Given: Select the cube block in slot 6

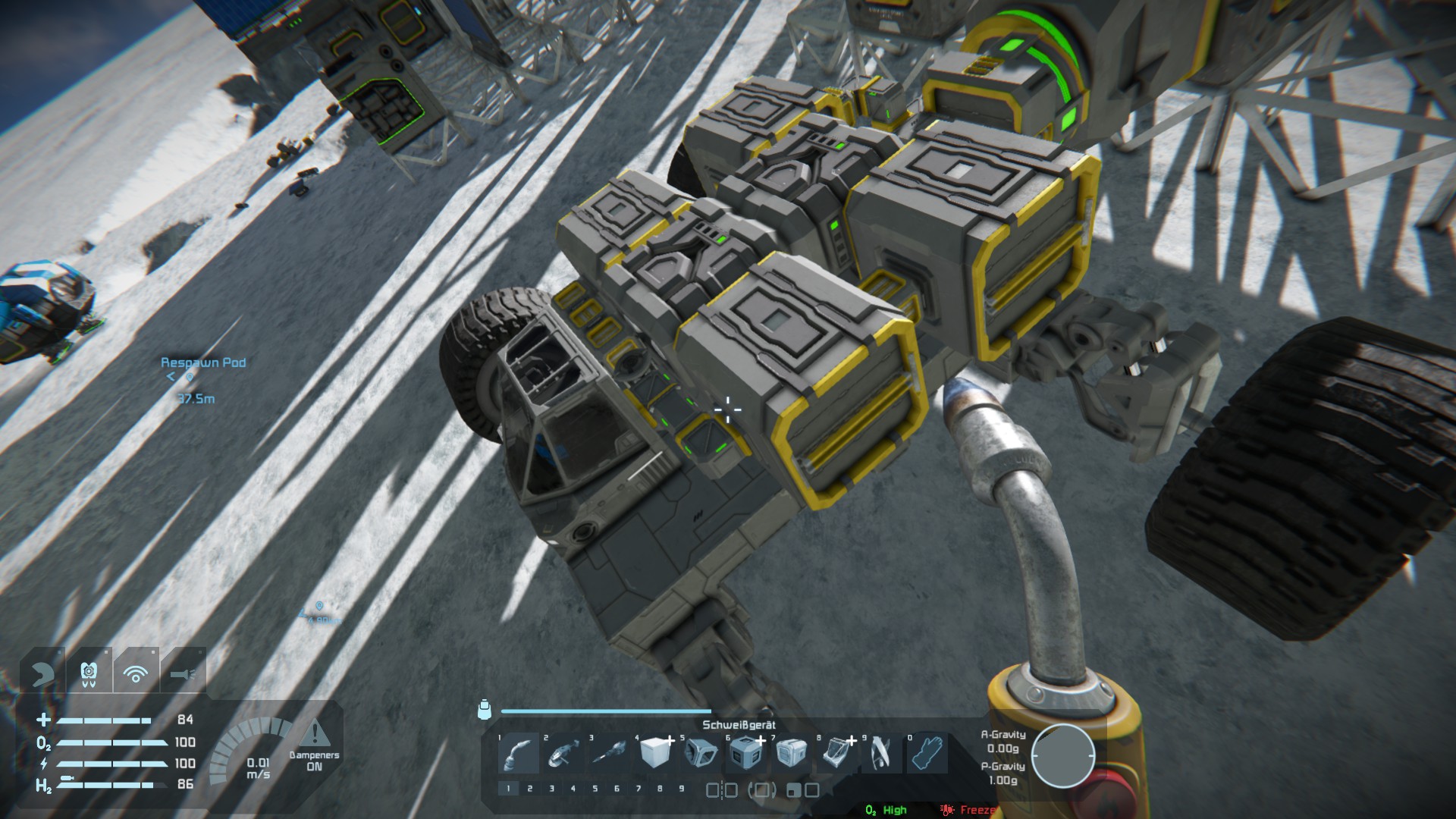Looking at the screenshot, I should pos(746,753).
